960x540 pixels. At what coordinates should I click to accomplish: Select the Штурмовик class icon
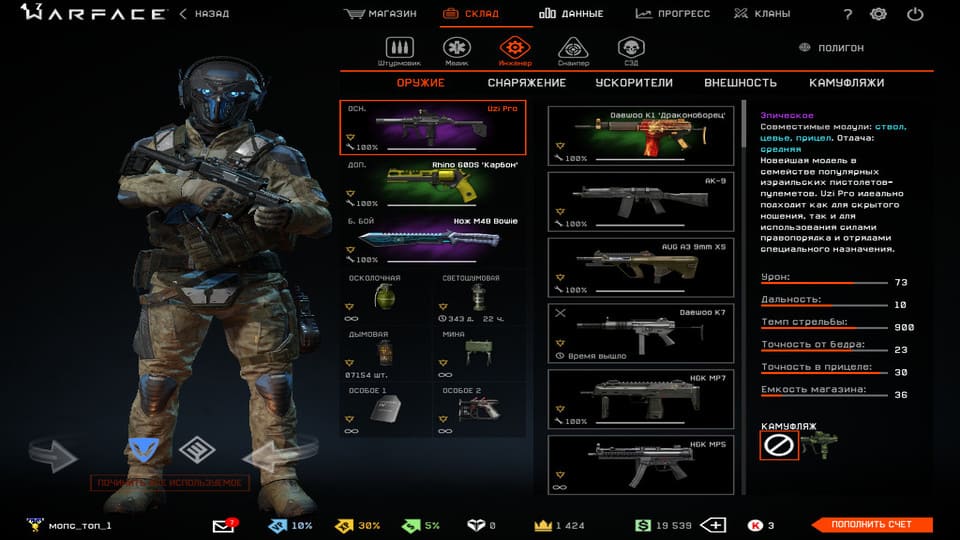point(401,49)
